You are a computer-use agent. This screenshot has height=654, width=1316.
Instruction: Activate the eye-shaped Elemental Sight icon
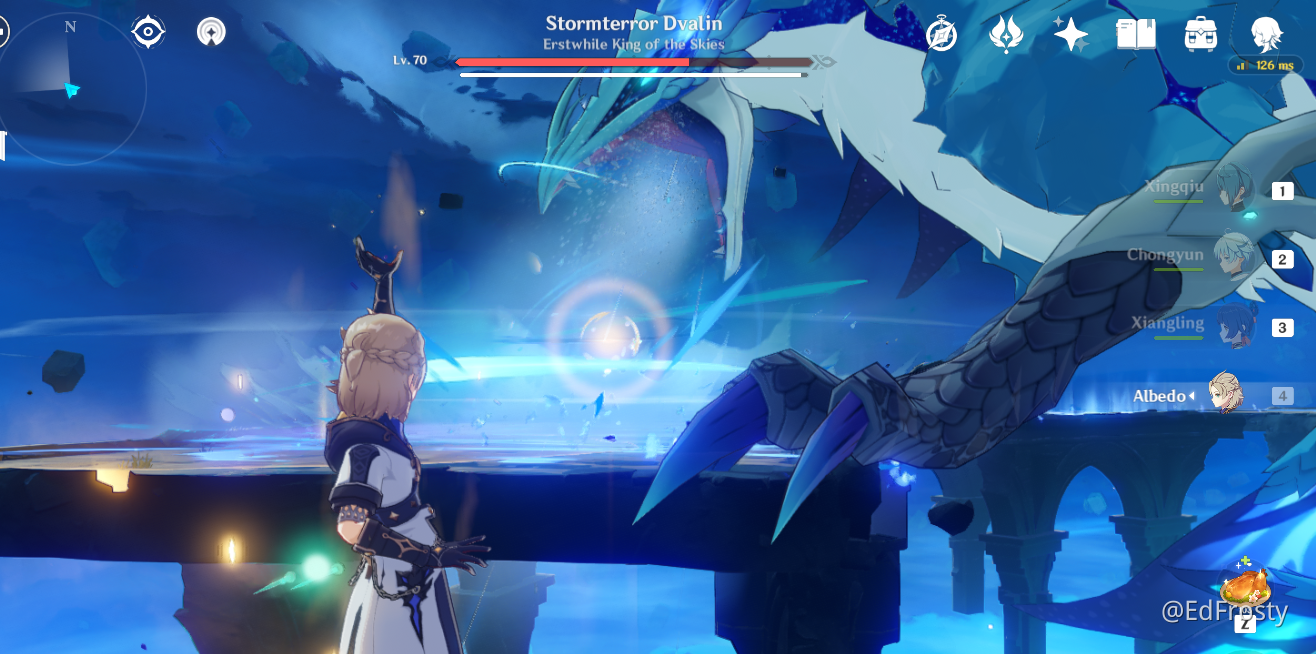coord(148,33)
